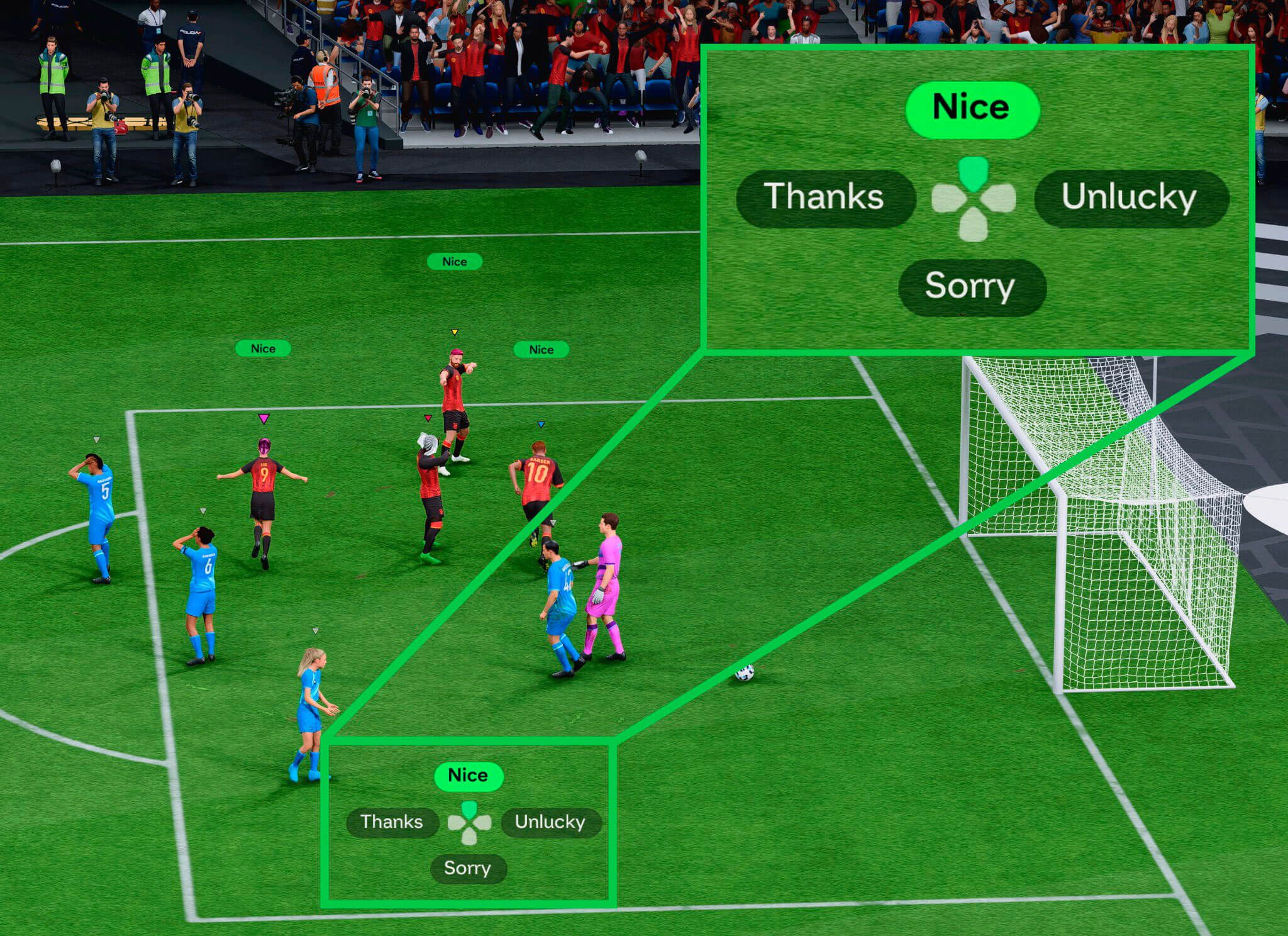Screen dimensions: 1288x936
Task: Choose "Unlucky" in the small quick chat wheel
Action: 550,822
